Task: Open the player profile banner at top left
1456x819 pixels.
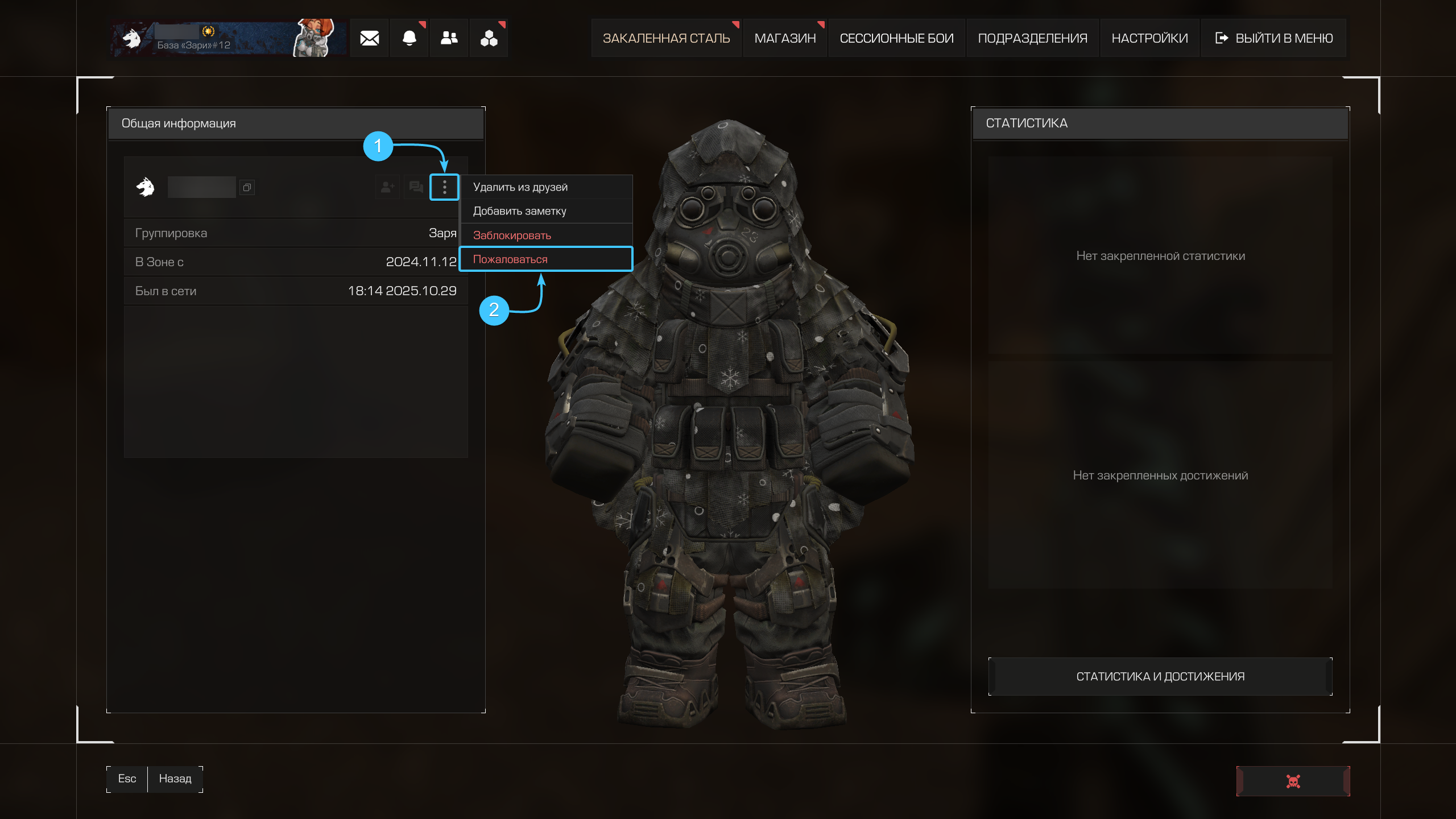Action: 227,38
